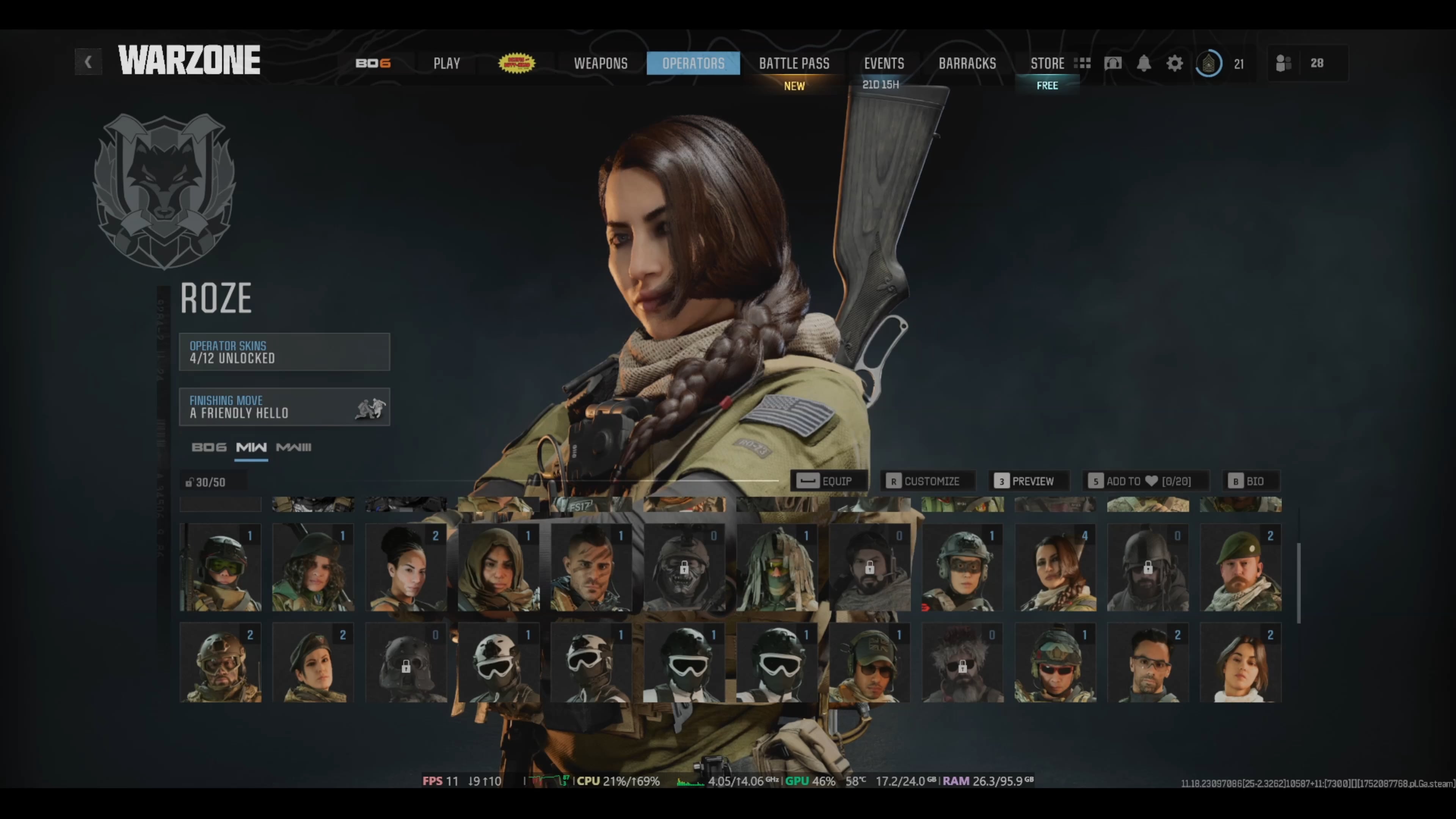The image size is (1456, 819).
Task: Switch to the Play tab
Action: (447, 63)
